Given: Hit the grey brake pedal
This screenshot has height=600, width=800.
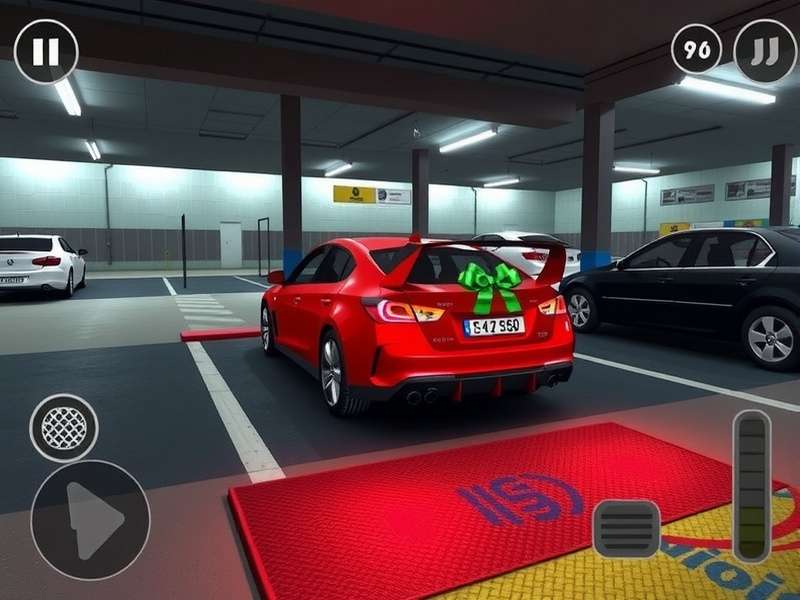Looking at the screenshot, I should (626, 529).
